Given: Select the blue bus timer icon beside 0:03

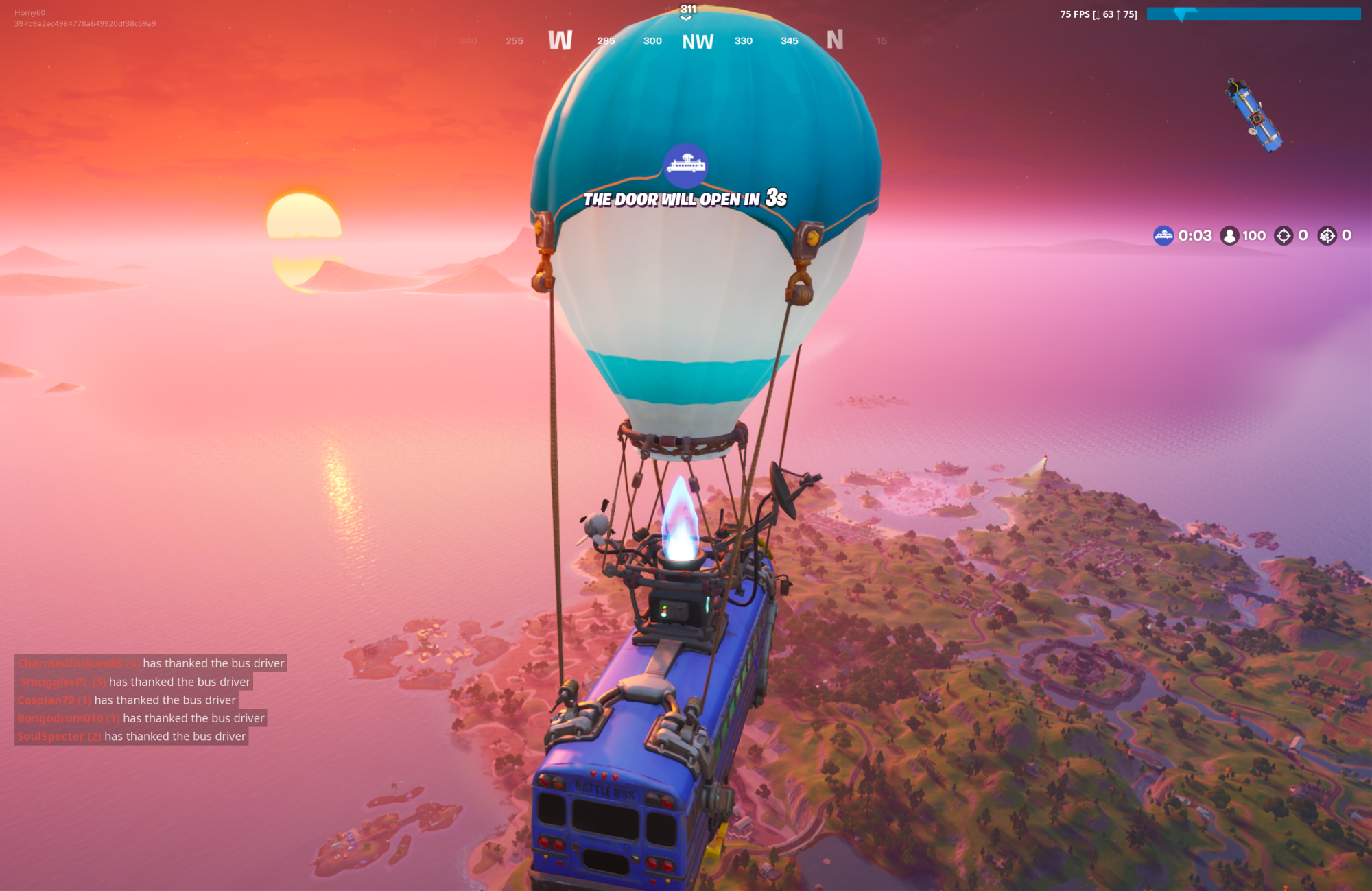Looking at the screenshot, I should pos(1163,236).
